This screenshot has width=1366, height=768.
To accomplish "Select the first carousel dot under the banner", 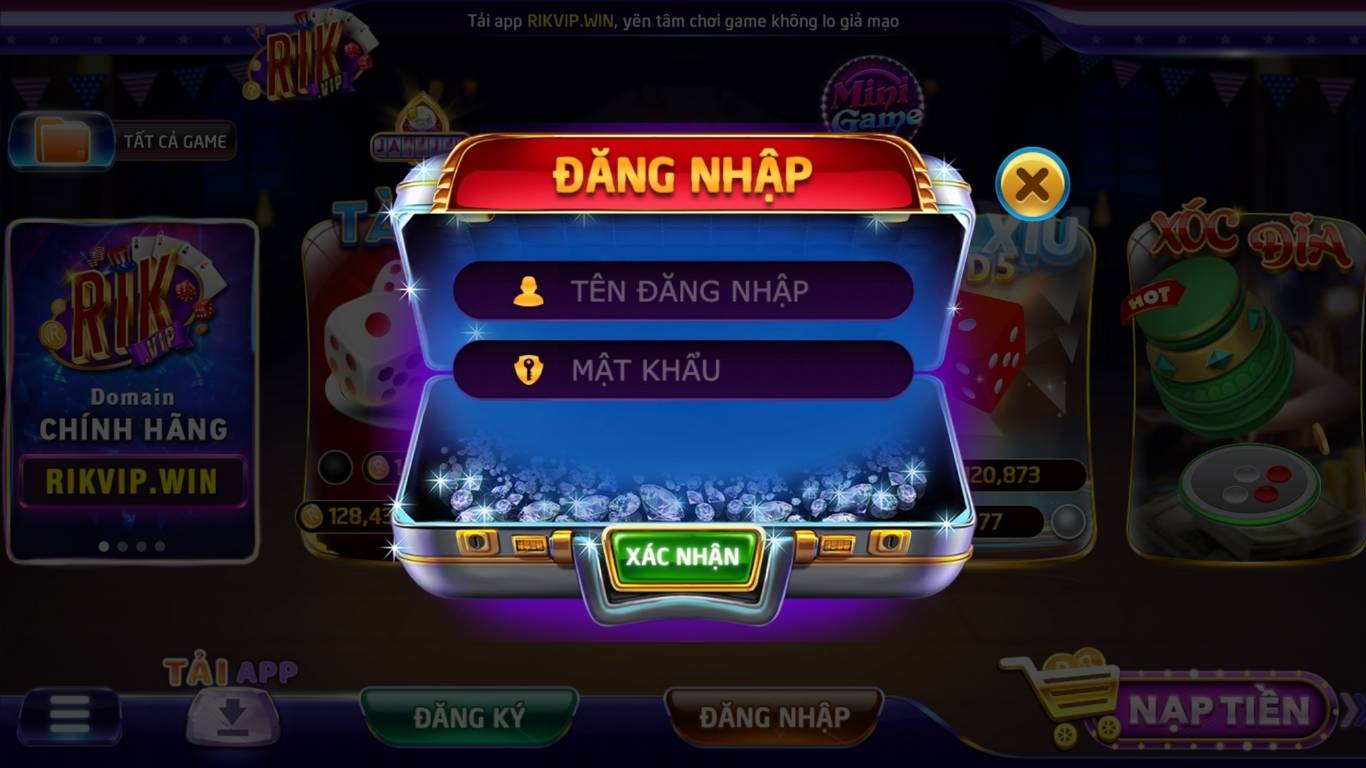I will pos(102,547).
